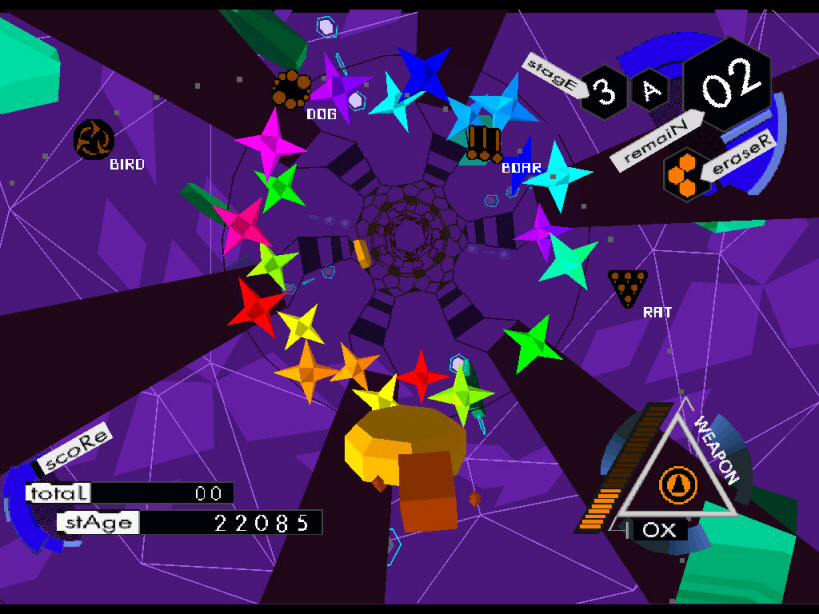Click the stage number 3 hexagon

pyautogui.click(x=604, y=93)
